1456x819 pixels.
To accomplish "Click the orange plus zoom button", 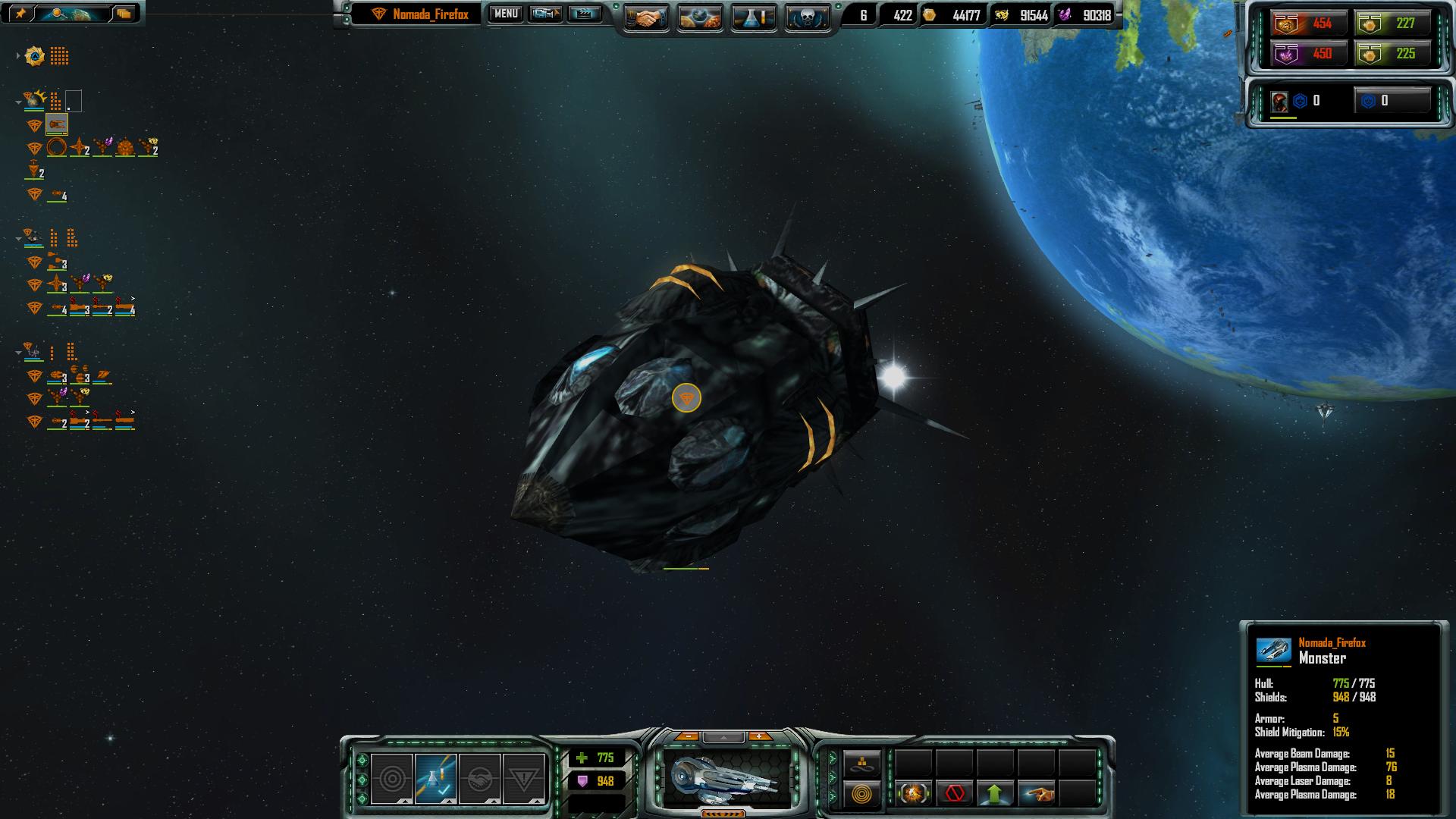I will tap(759, 736).
